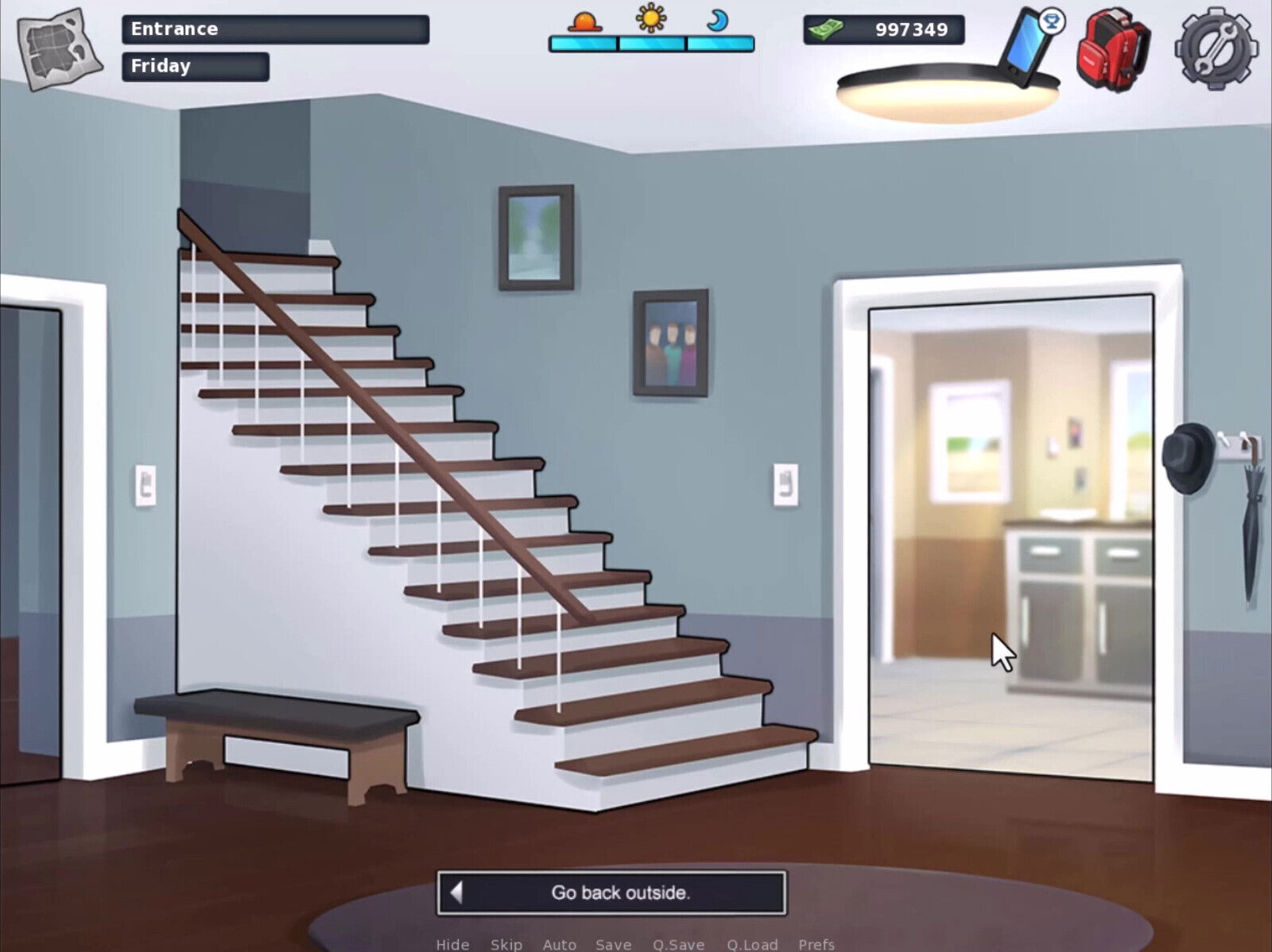The height and width of the screenshot is (952, 1272).
Task: Open the Save menu
Action: [612, 945]
